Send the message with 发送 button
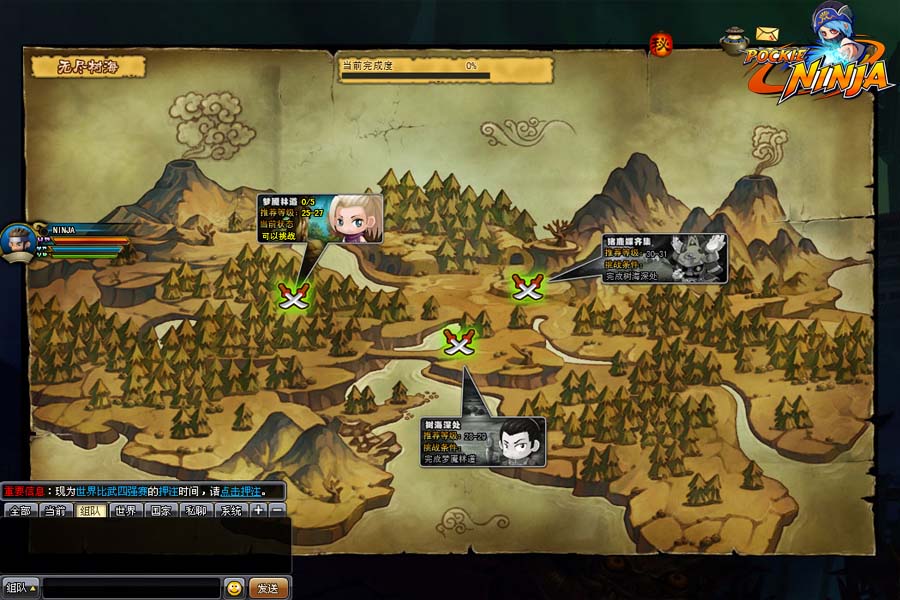900x600 pixels. (268, 588)
